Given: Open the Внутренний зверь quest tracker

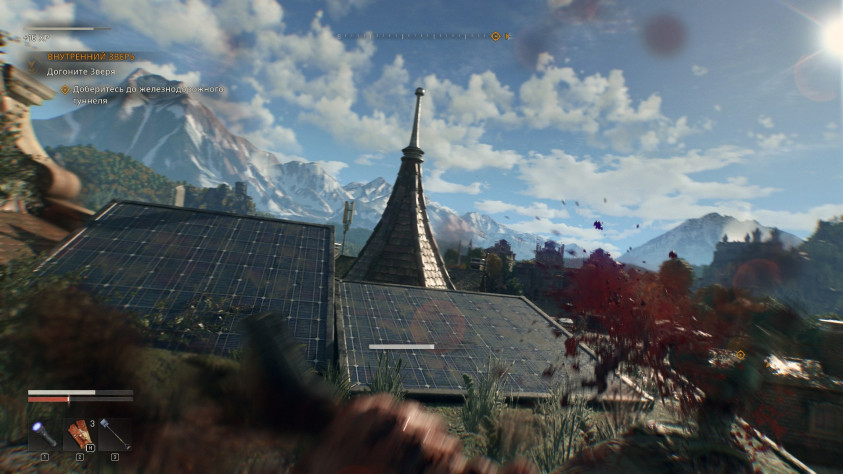Looking at the screenshot, I should [x=90, y=56].
